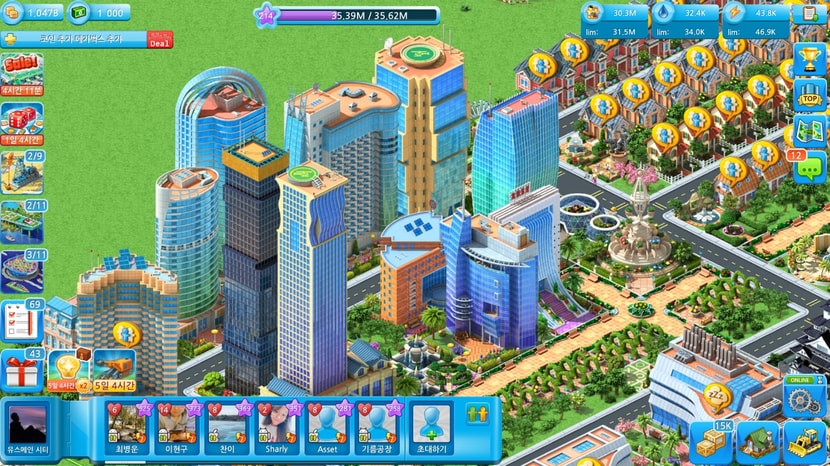830x466 pixels.
Task: Open the green chat messages button
Action: click(x=808, y=167)
